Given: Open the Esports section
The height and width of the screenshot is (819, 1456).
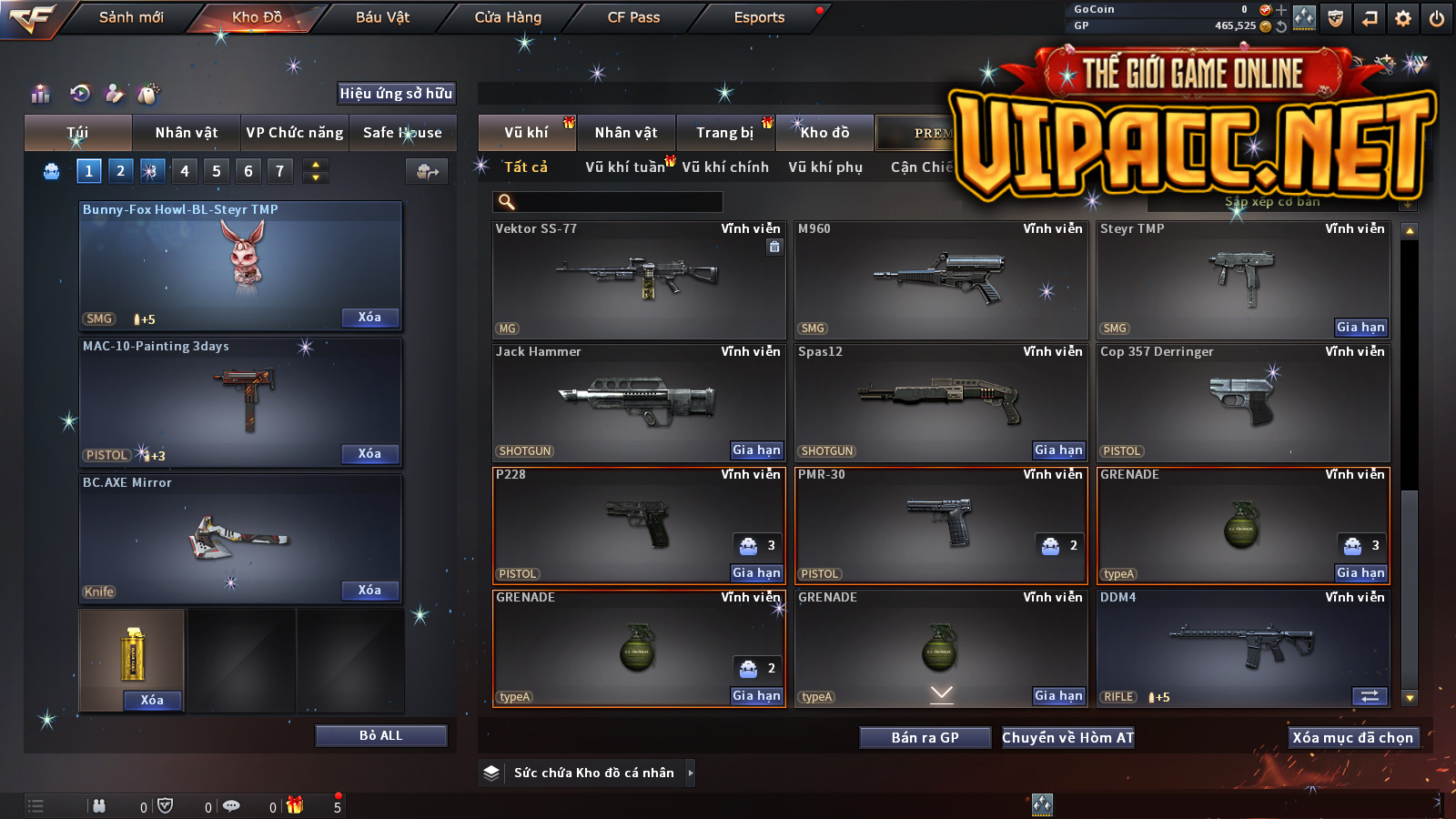Looking at the screenshot, I should (759, 17).
